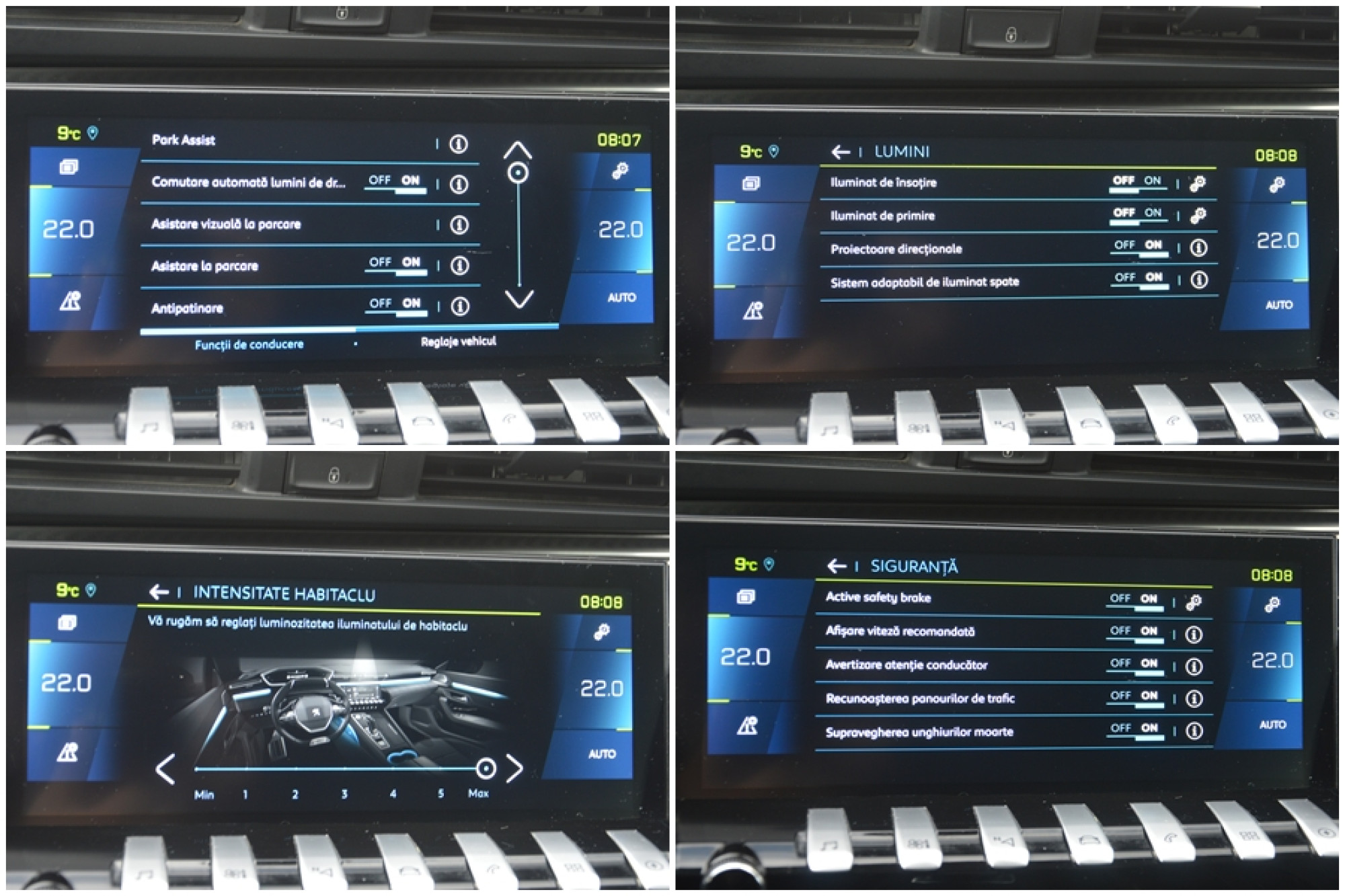Click the down arrow beside Antipatinare
1345x896 pixels.
518,299
